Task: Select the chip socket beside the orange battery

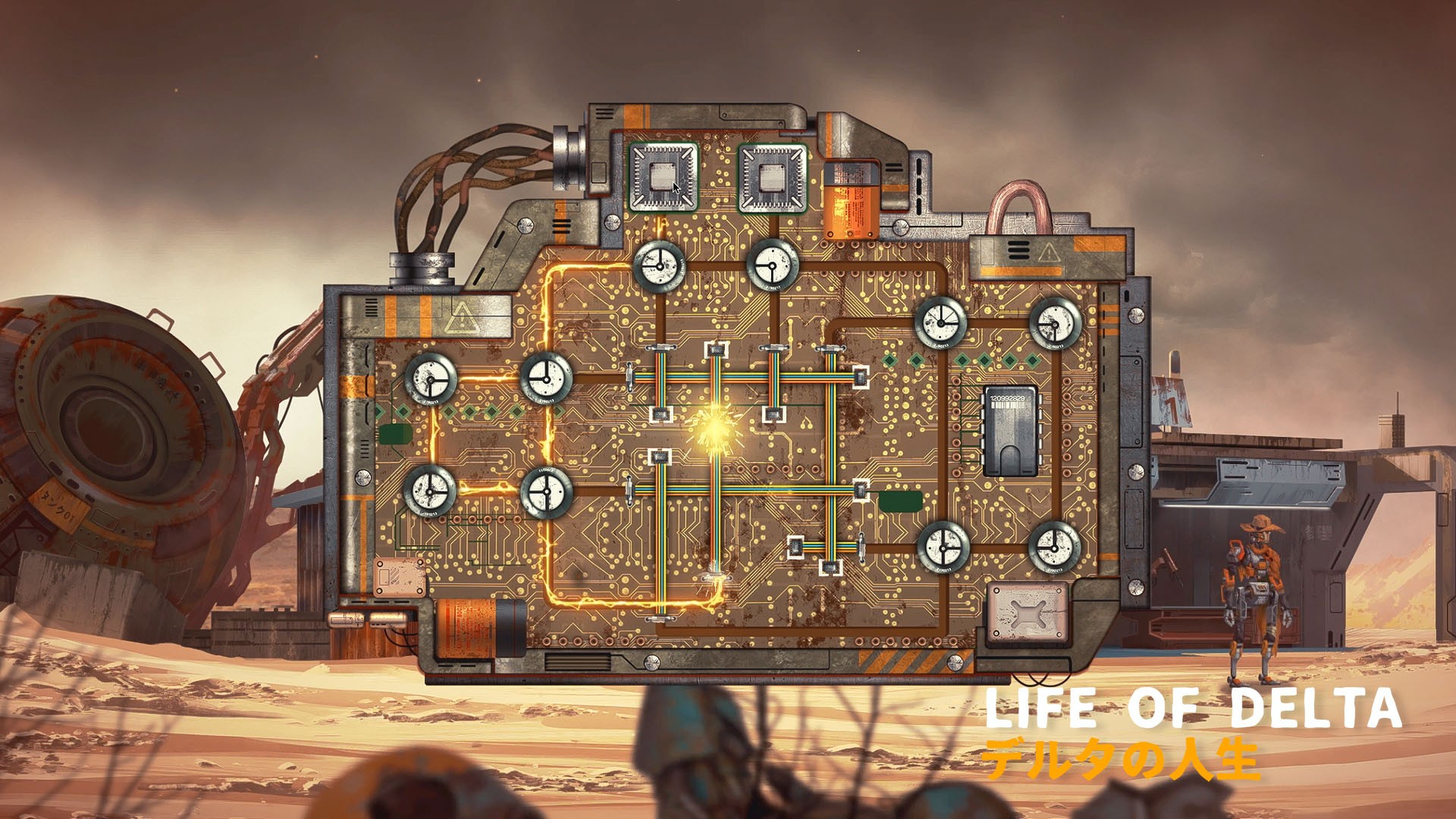Action: tap(773, 177)
